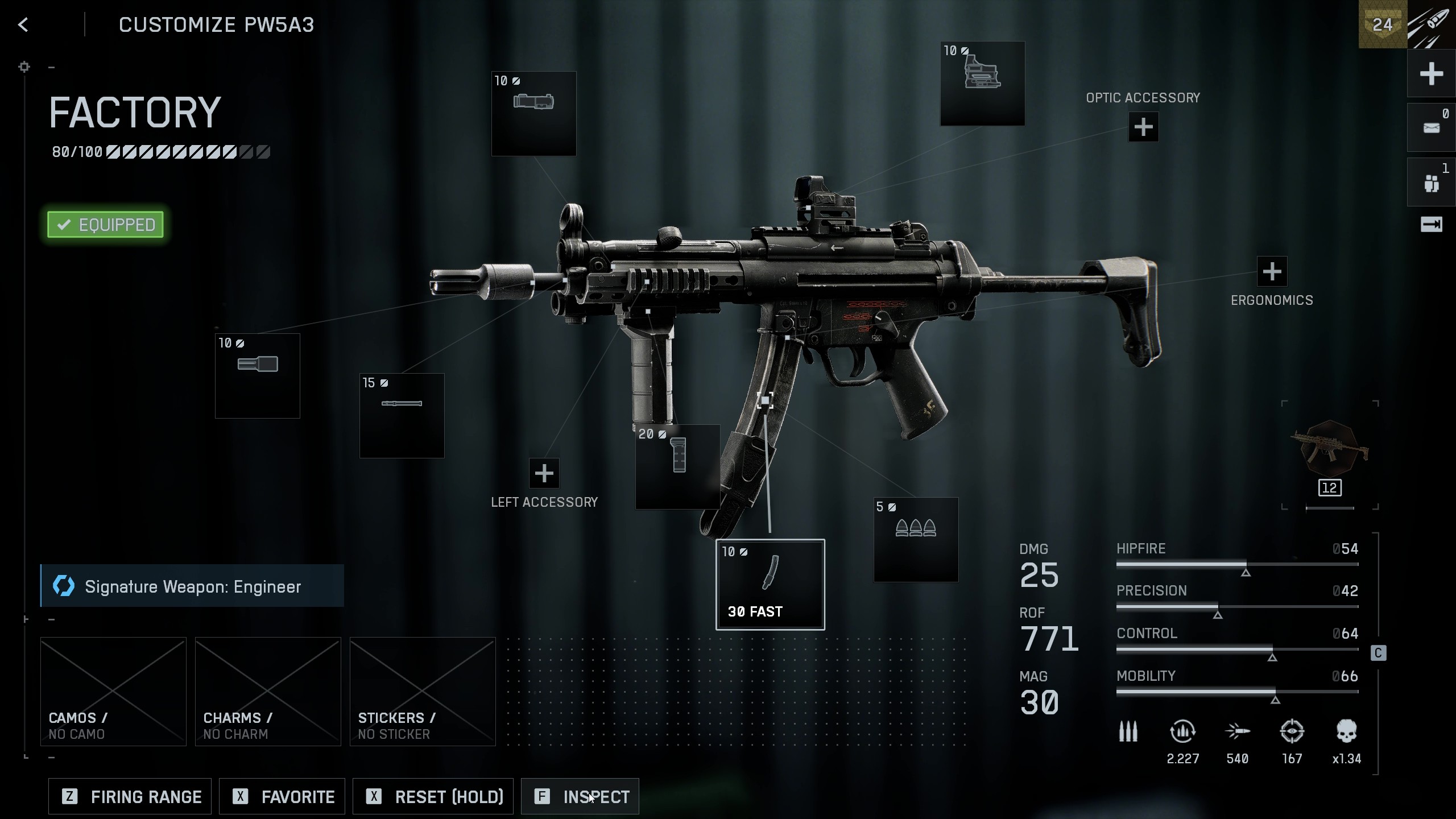Enter the FIRING RANGE
Viewport: 1456px width, 819px height.
(x=129, y=796)
